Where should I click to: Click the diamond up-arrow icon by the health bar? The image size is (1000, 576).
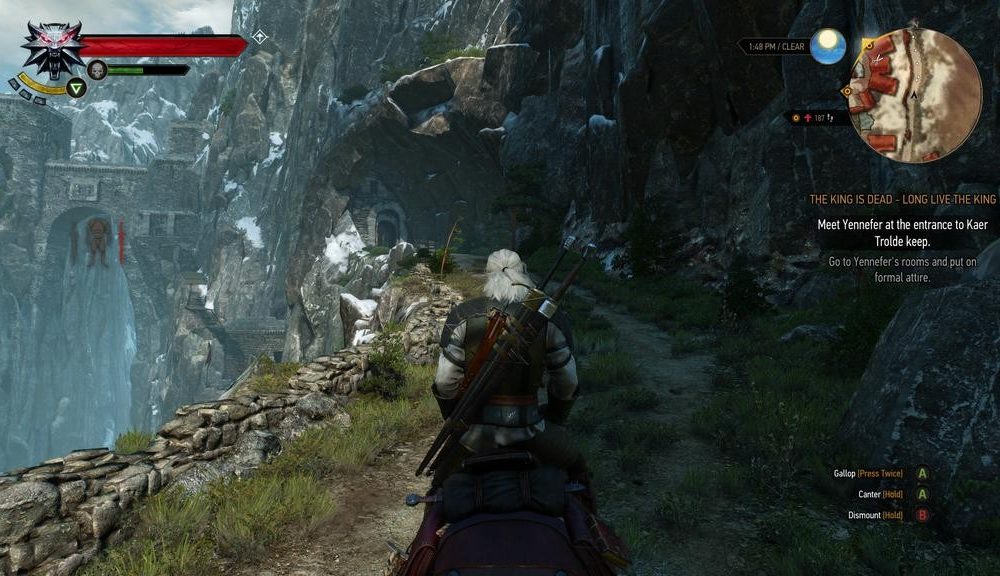coord(259,37)
